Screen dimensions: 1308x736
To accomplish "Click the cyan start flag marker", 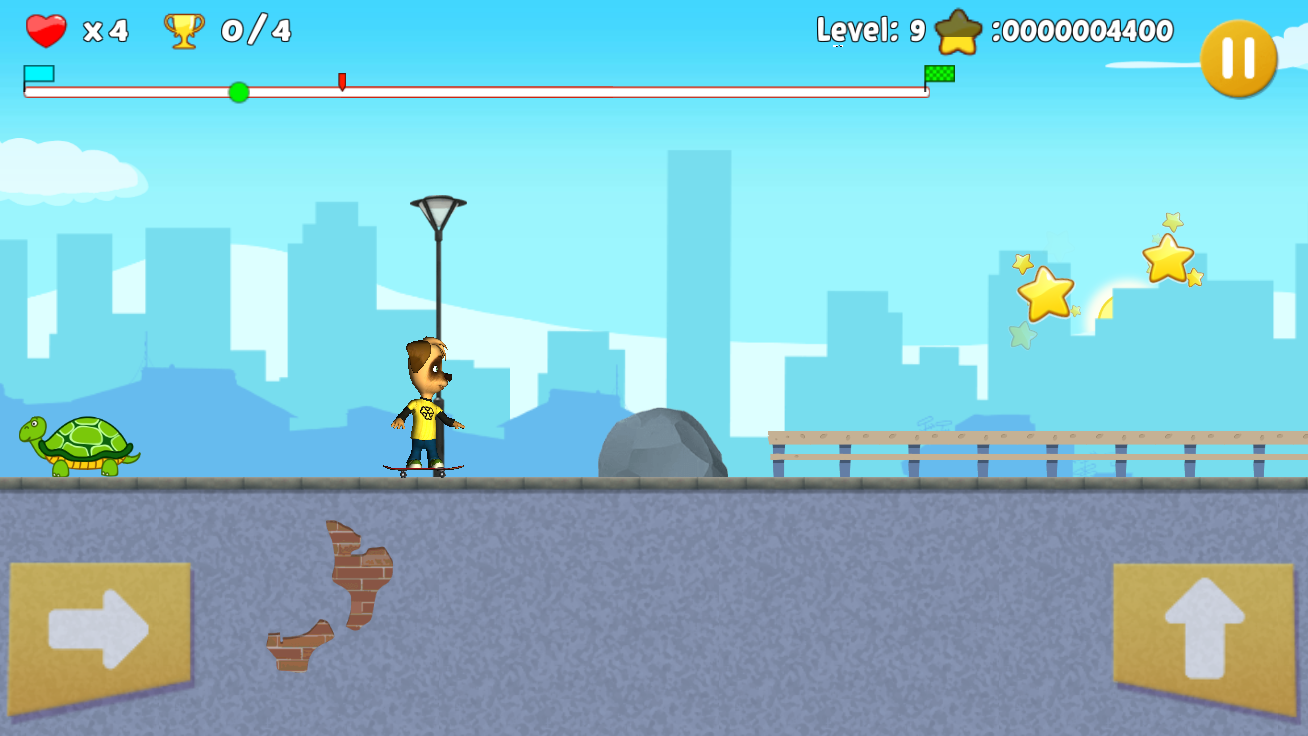I will pos(38,72).
